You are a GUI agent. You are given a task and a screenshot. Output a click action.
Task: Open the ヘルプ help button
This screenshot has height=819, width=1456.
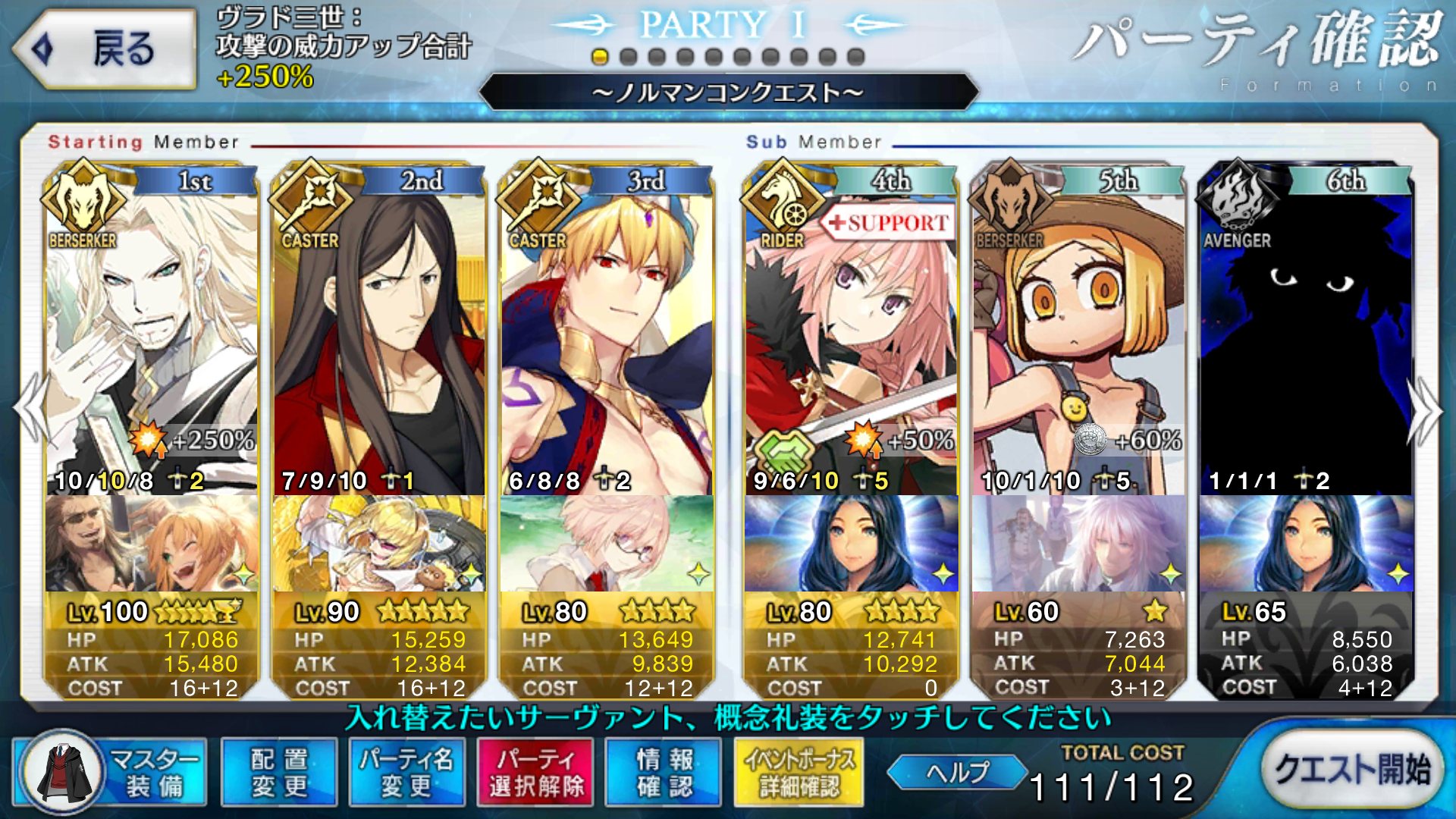coord(957,772)
